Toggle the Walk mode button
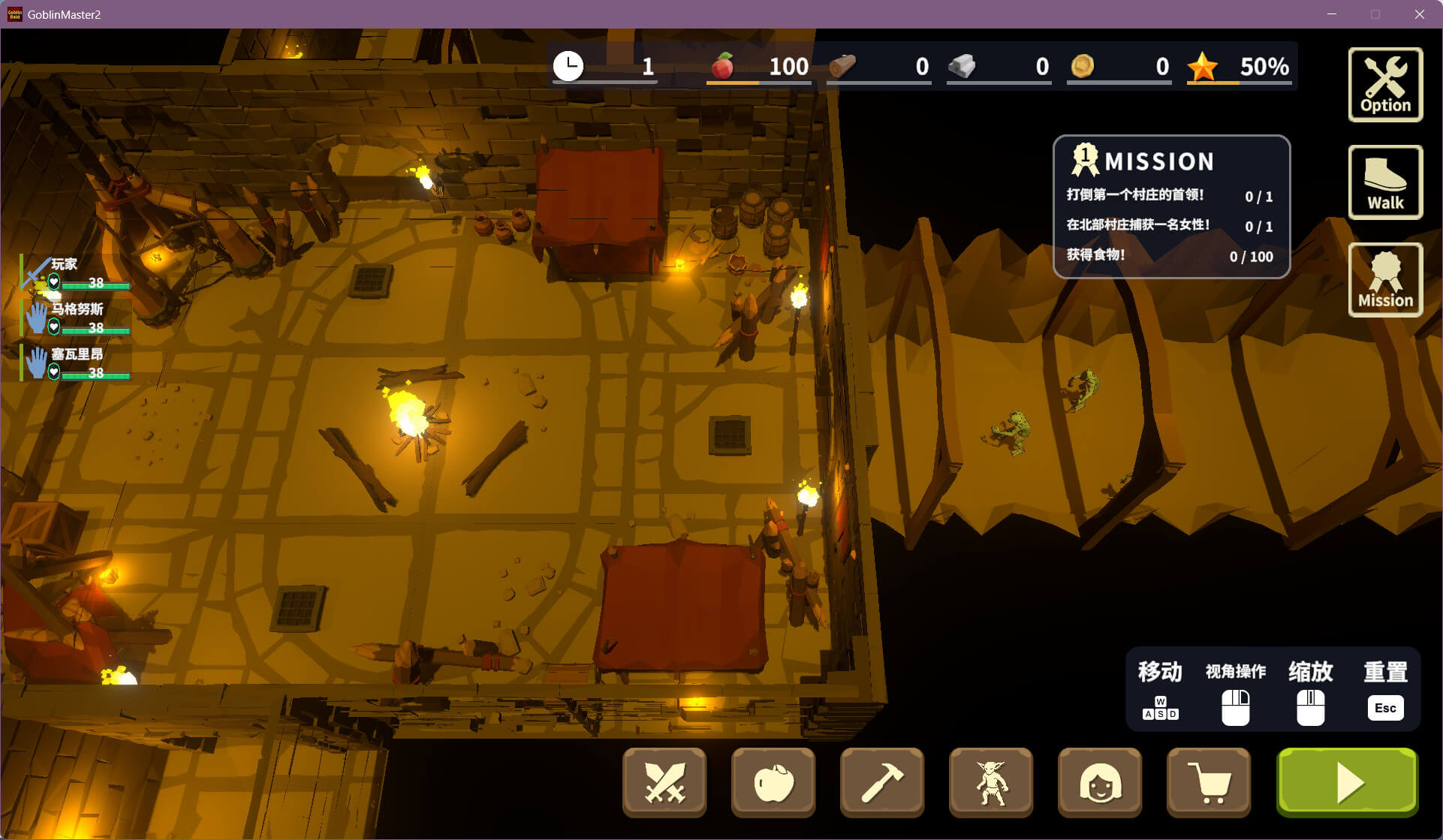 pyautogui.click(x=1385, y=182)
